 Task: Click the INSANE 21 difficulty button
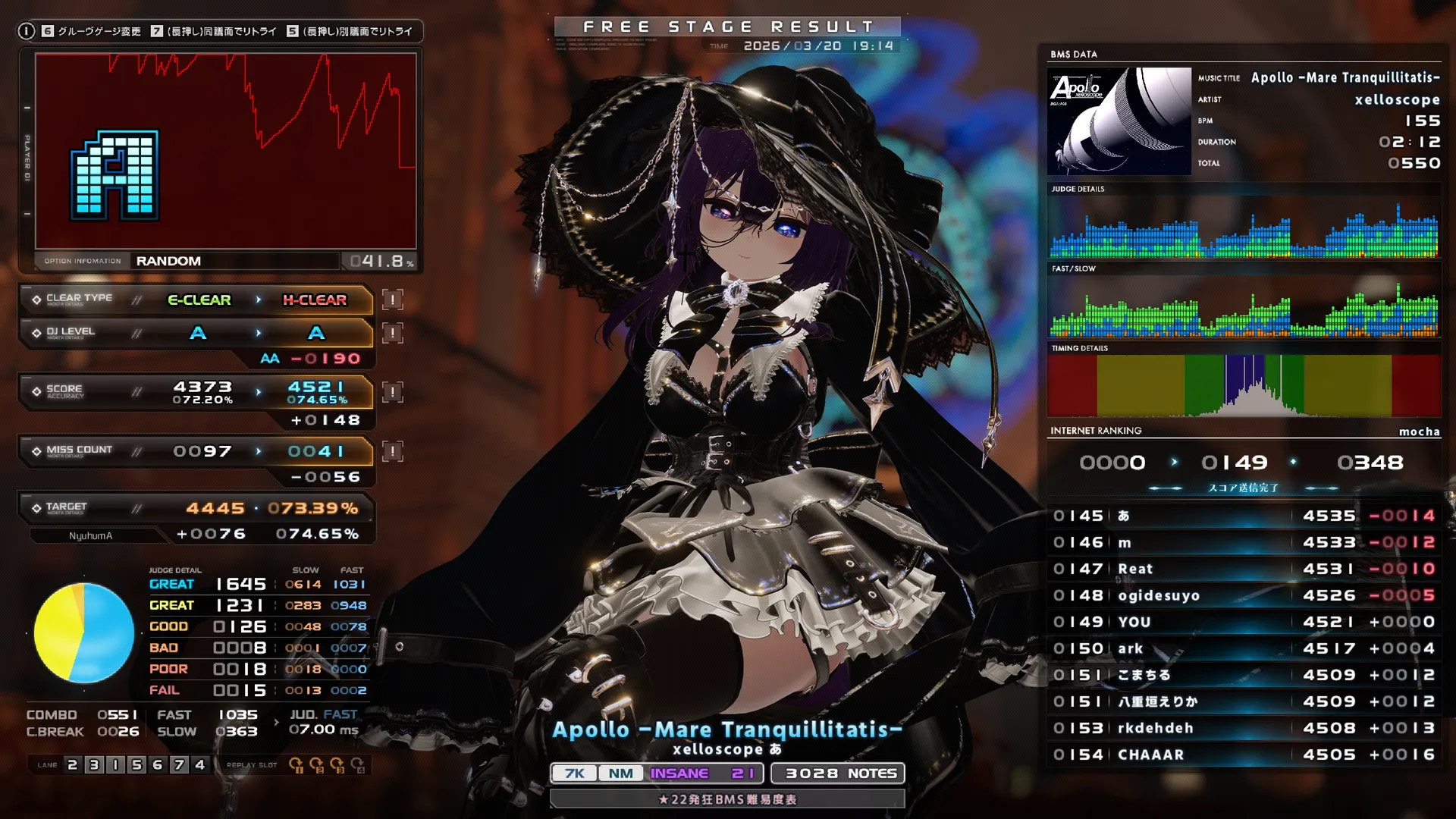[x=704, y=773]
